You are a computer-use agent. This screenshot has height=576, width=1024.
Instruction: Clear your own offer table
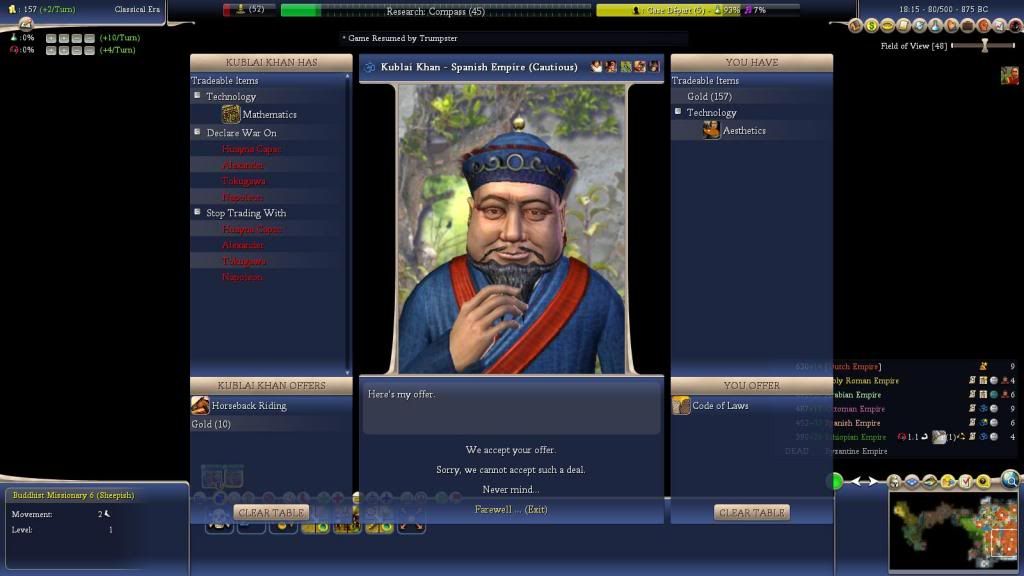[752, 513]
